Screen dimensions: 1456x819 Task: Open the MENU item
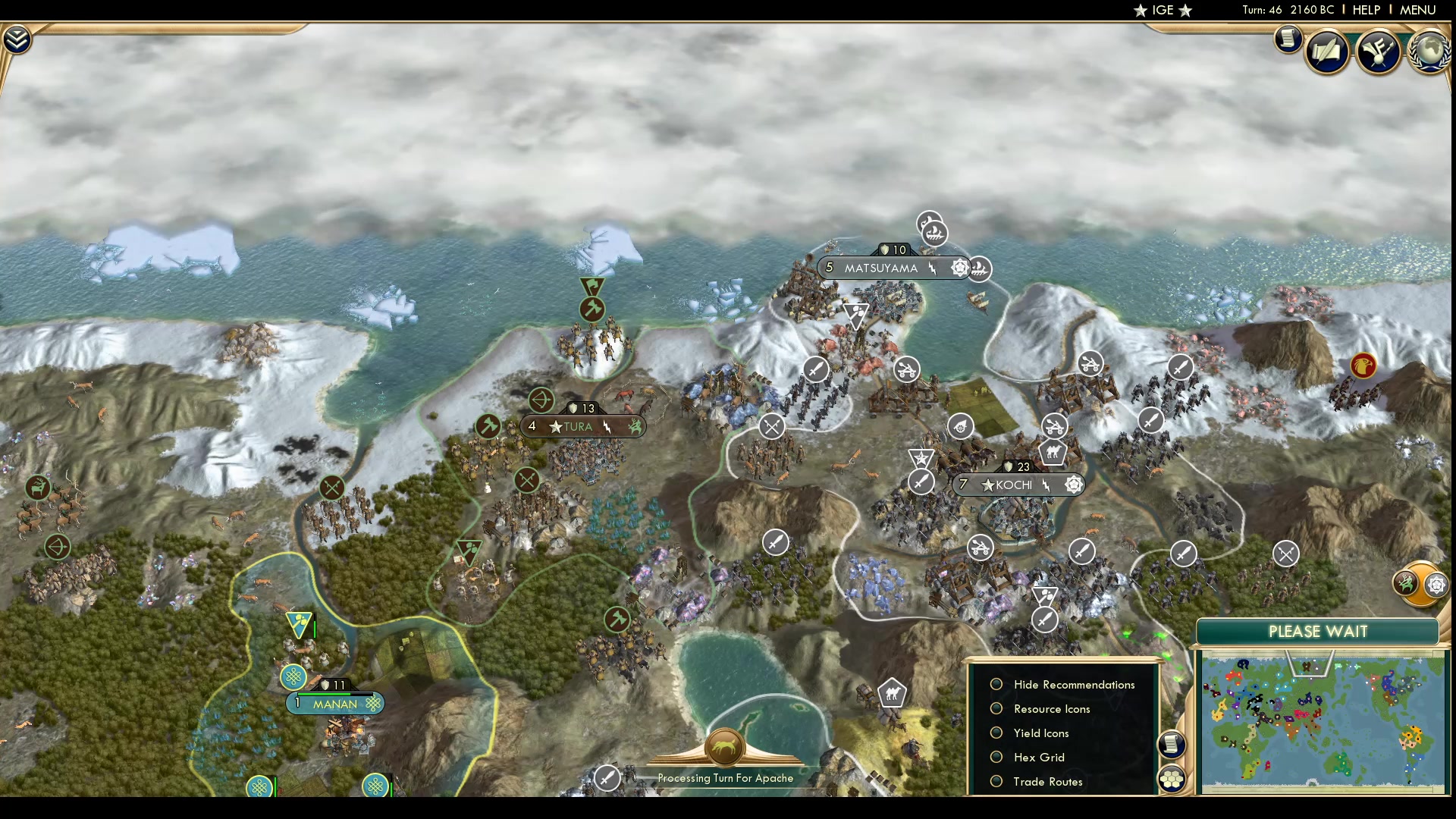click(x=1417, y=11)
